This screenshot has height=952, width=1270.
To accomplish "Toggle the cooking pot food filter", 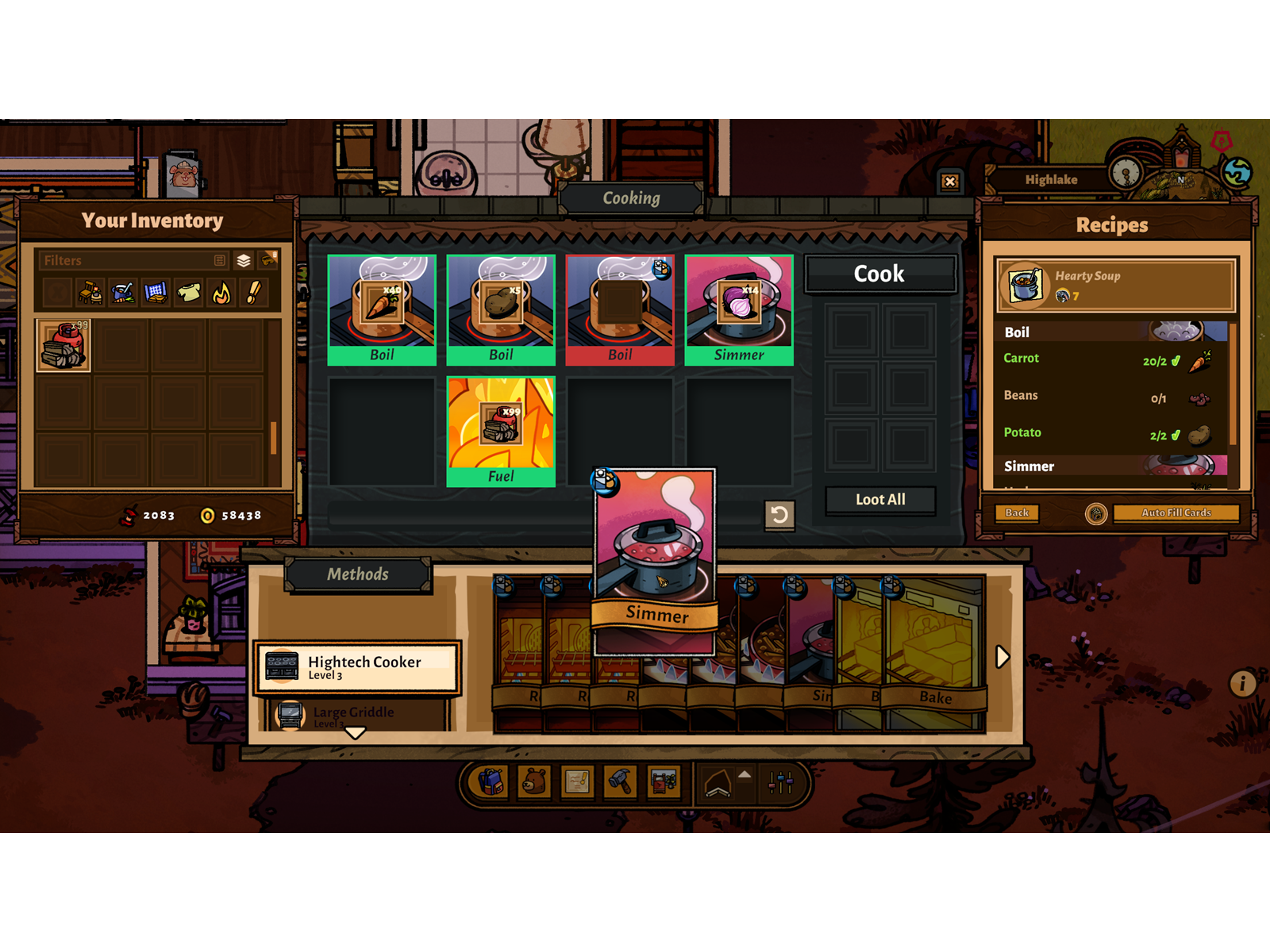I will [123, 293].
